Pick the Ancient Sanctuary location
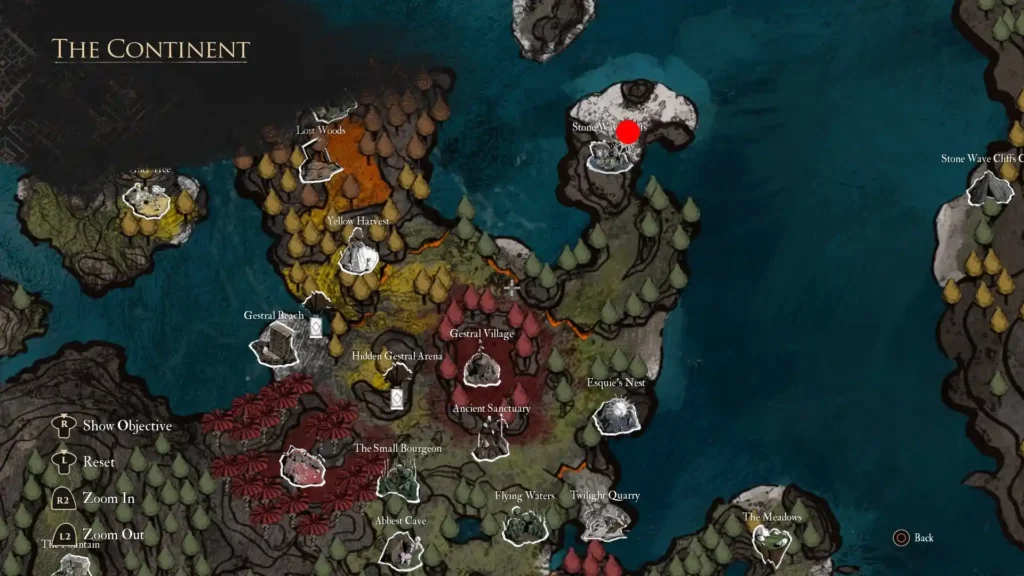This screenshot has height=576, width=1024. coord(491,439)
